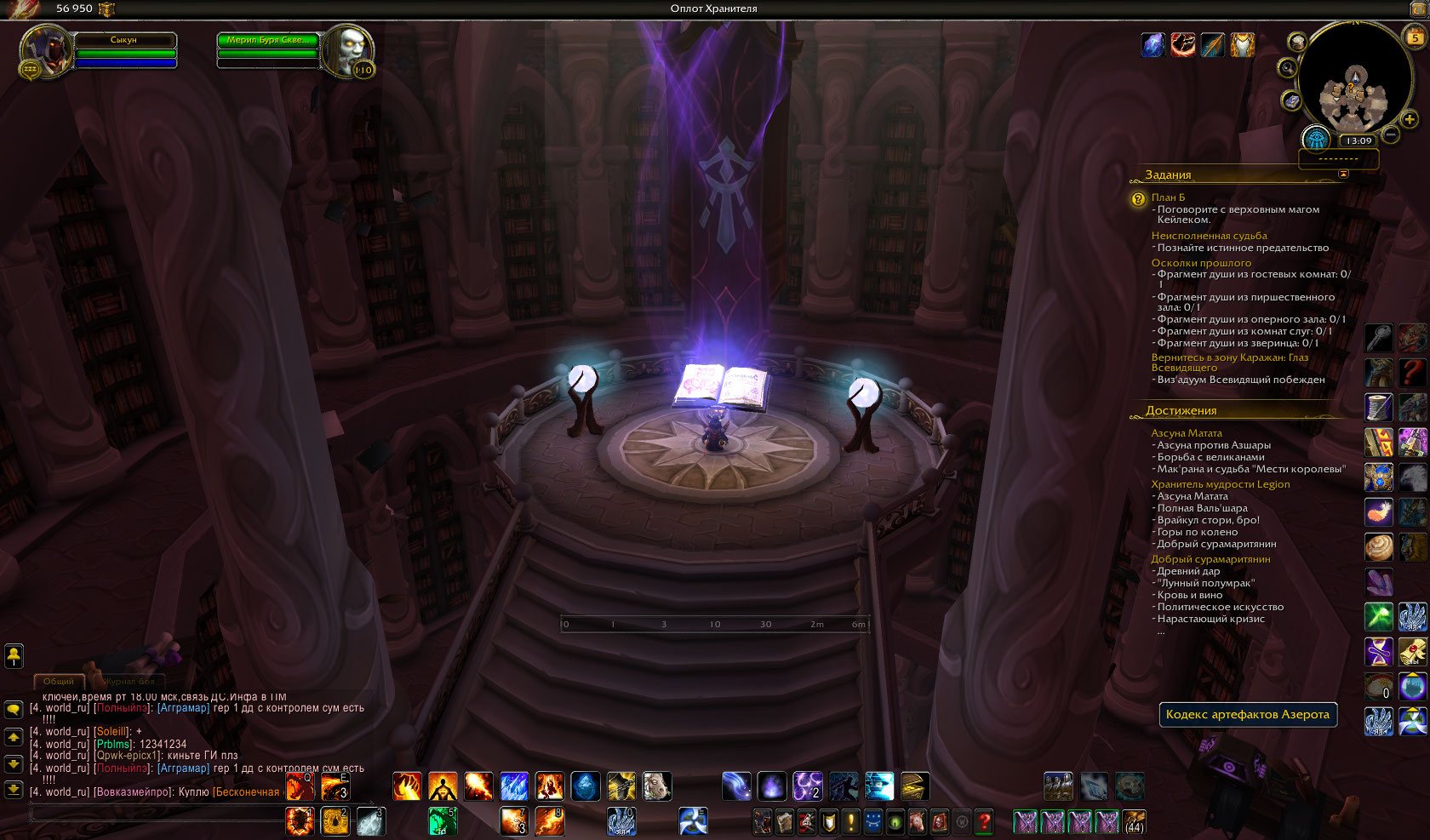This screenshot has height=840, width=1430.
Task: Click the blue eye order hall button
Action: (1316, 139)
